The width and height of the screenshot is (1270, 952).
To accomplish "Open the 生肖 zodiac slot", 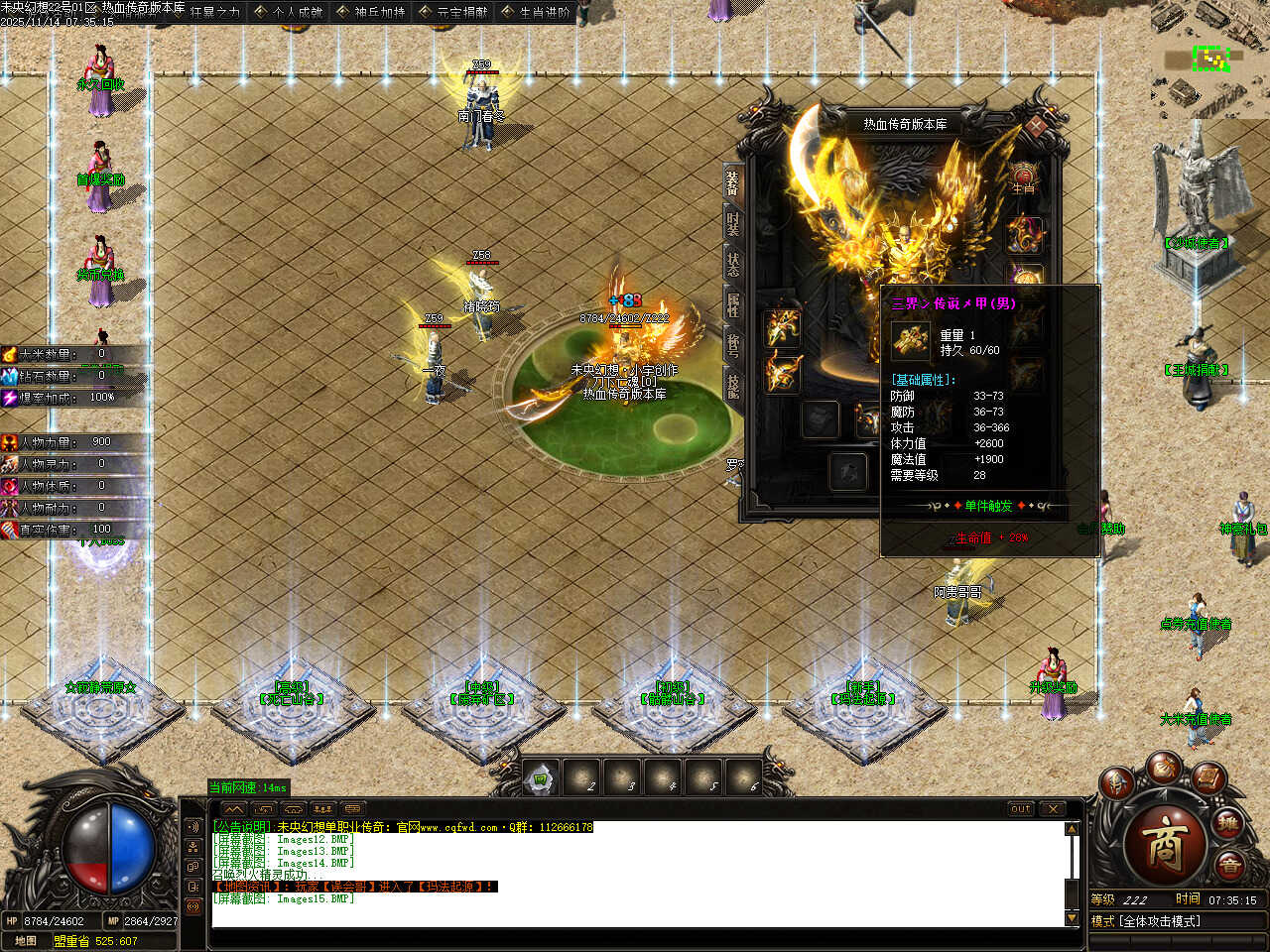I will click(1024, 179).
